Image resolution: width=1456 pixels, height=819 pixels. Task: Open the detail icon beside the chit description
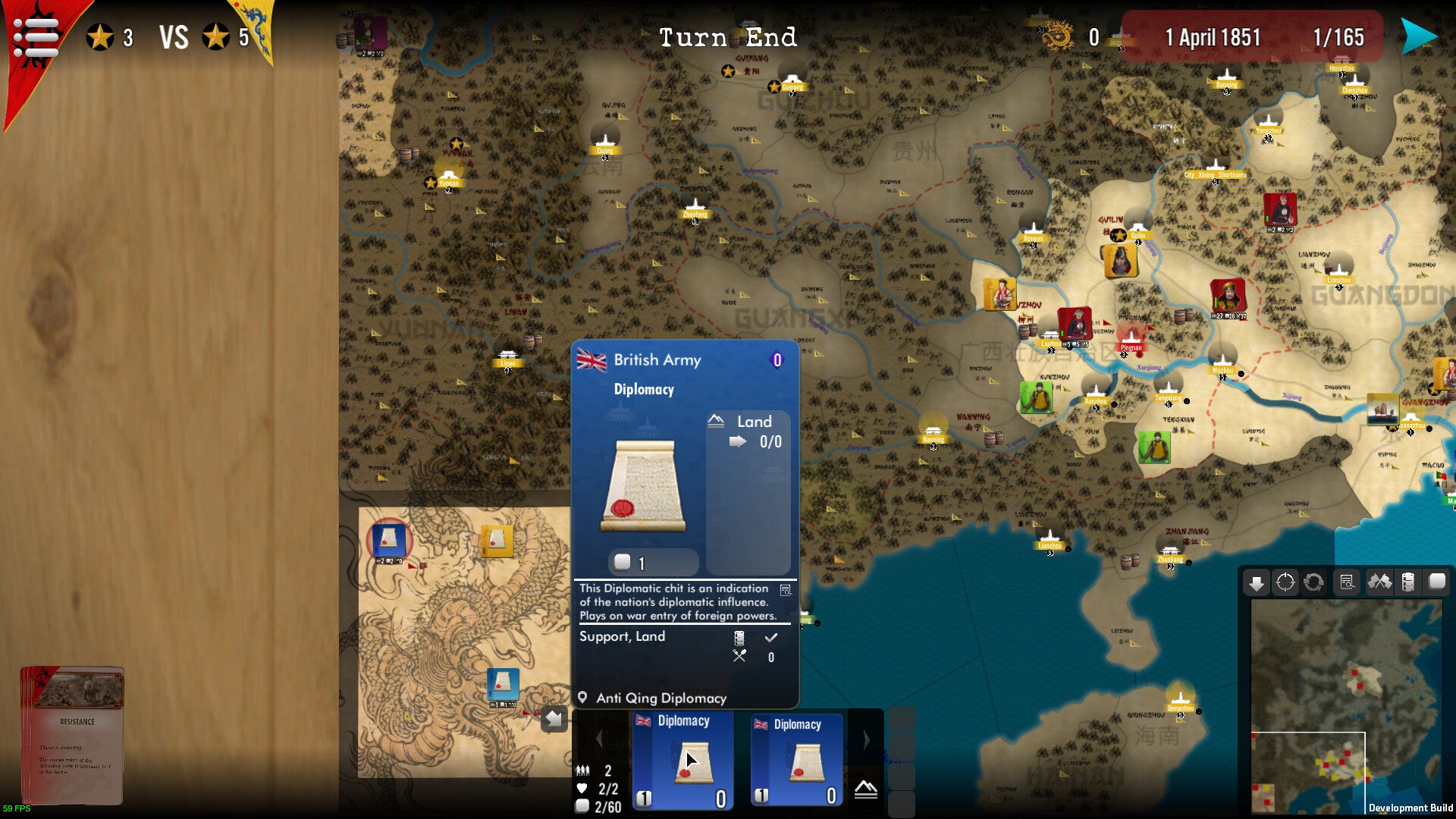coord(786,590)
